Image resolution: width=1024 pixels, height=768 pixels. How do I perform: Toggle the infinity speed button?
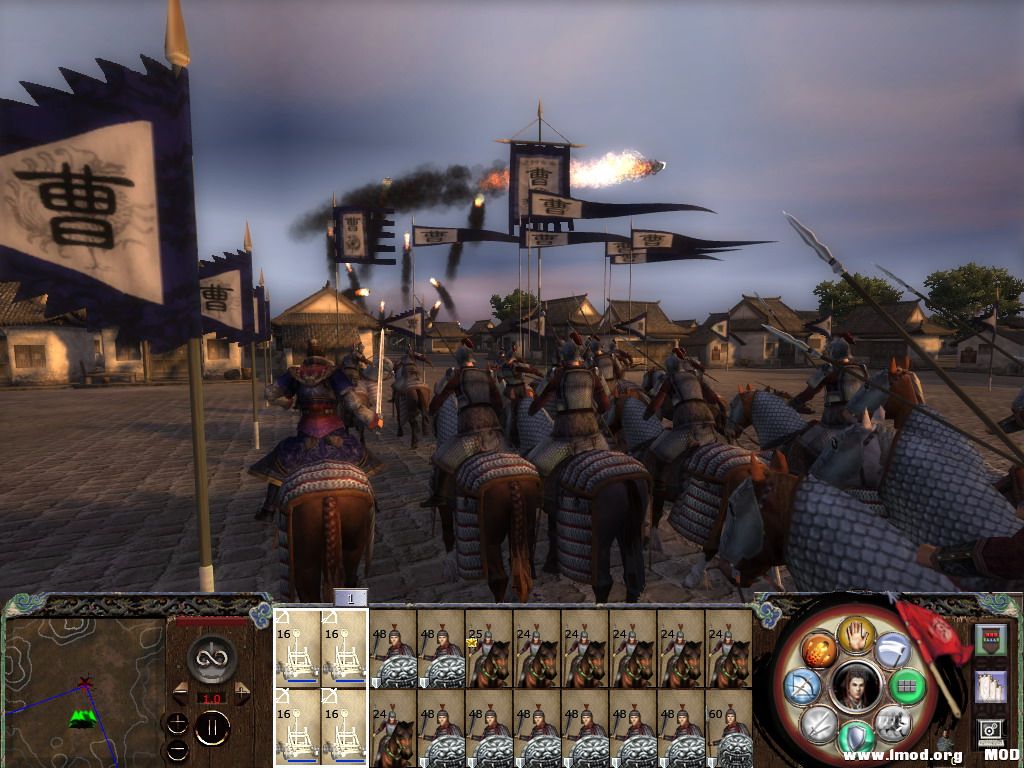tap(211, 658)
